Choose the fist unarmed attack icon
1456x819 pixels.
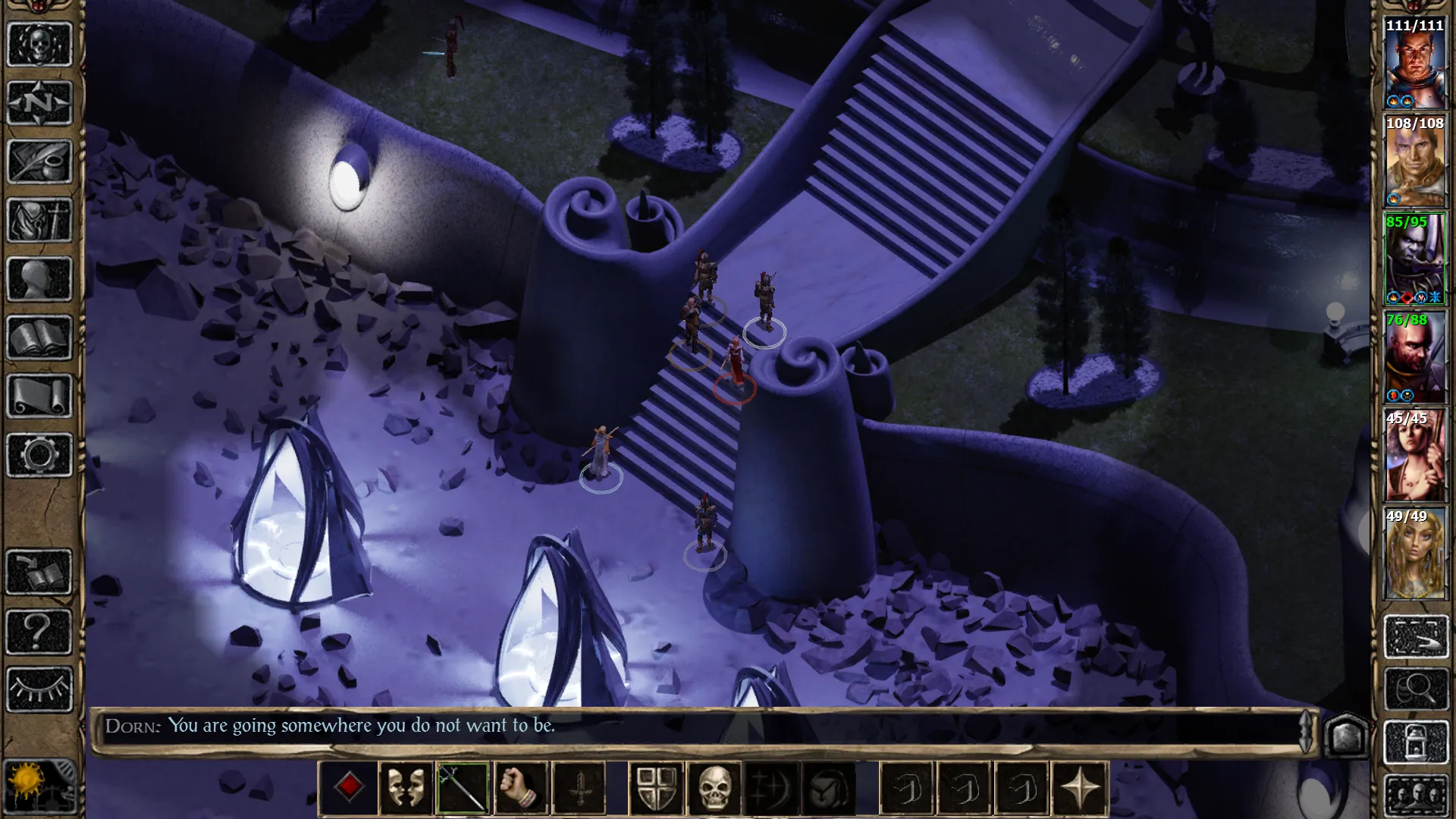coord(521,787)
